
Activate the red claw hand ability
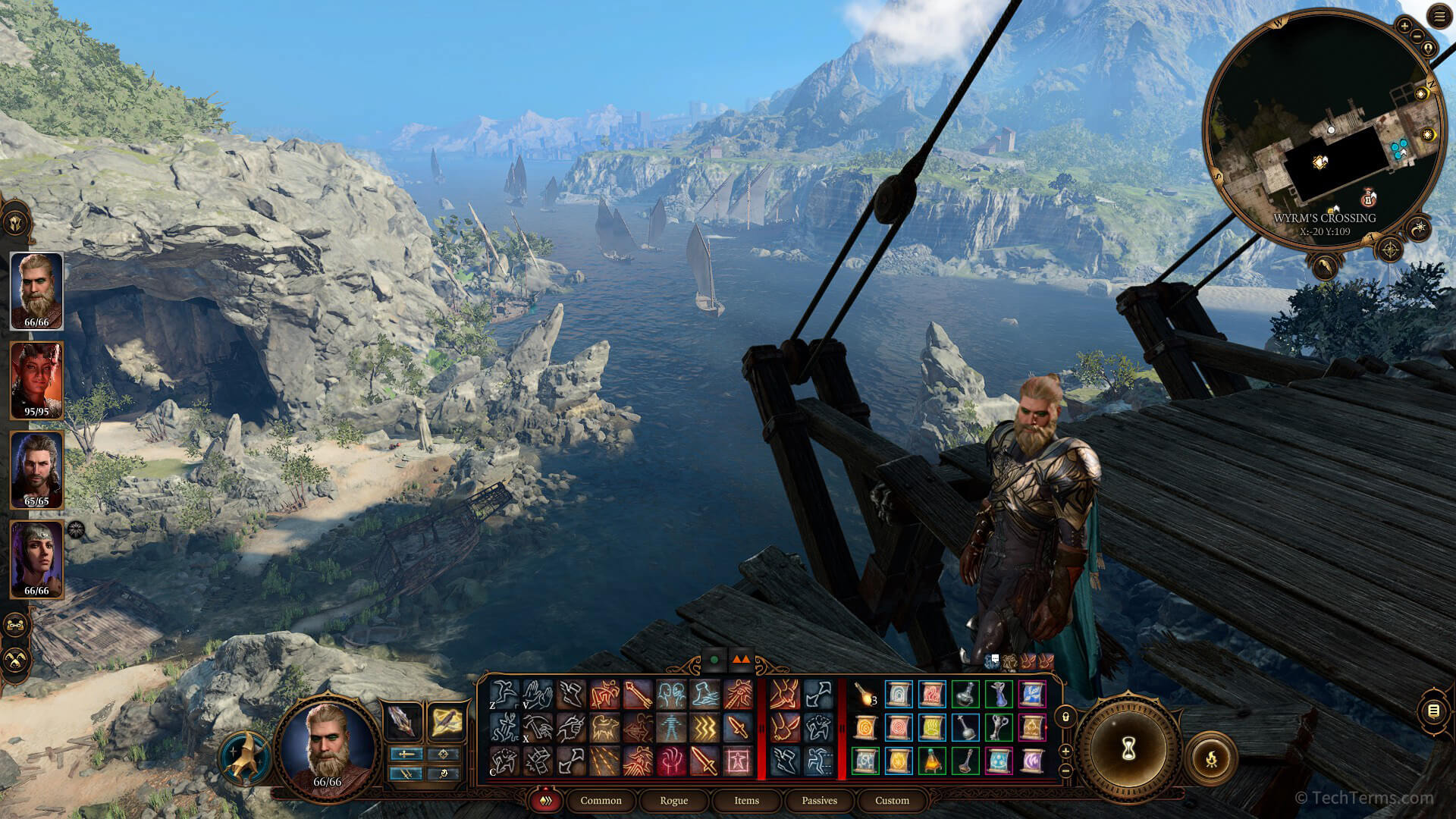[x=672, y=761]
